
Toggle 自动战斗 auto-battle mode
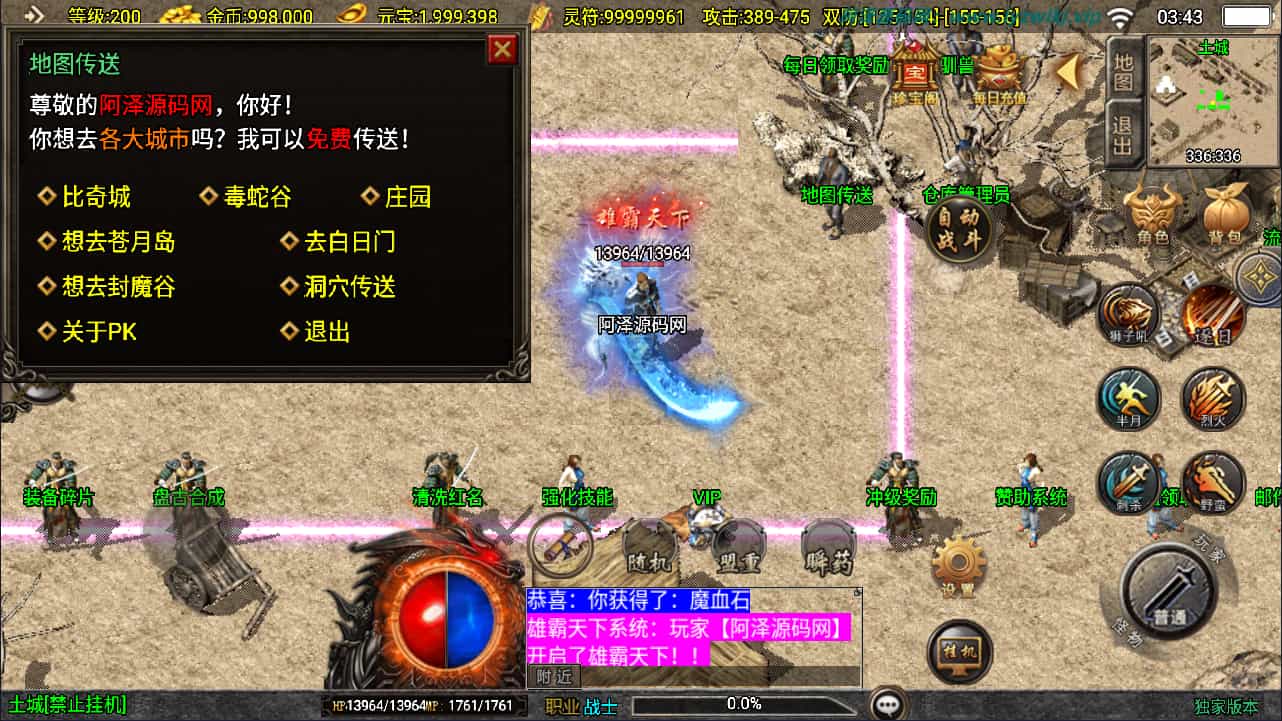pyautogui.click(x=960, y=232)
